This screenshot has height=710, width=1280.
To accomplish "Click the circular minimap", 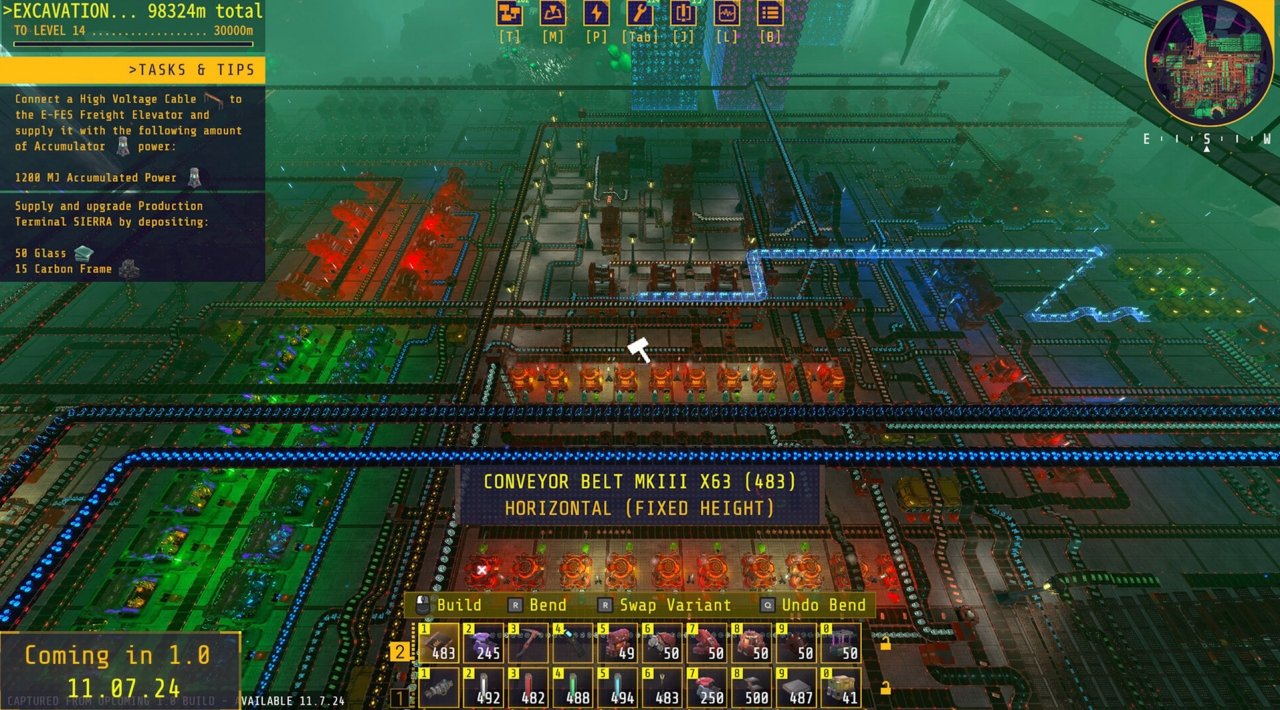I will (x=1209, y=62).
